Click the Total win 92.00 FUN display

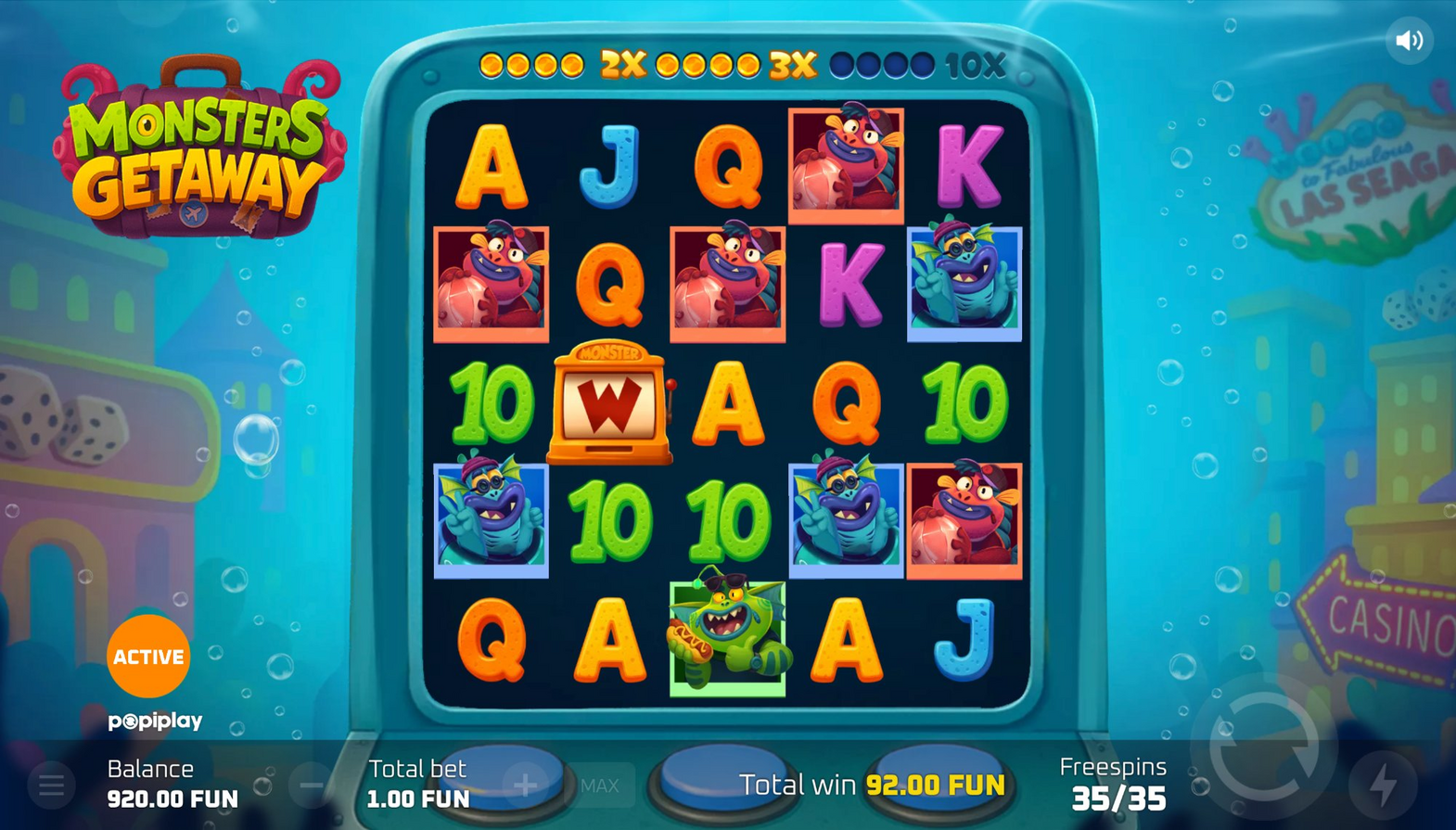(870, 784)
